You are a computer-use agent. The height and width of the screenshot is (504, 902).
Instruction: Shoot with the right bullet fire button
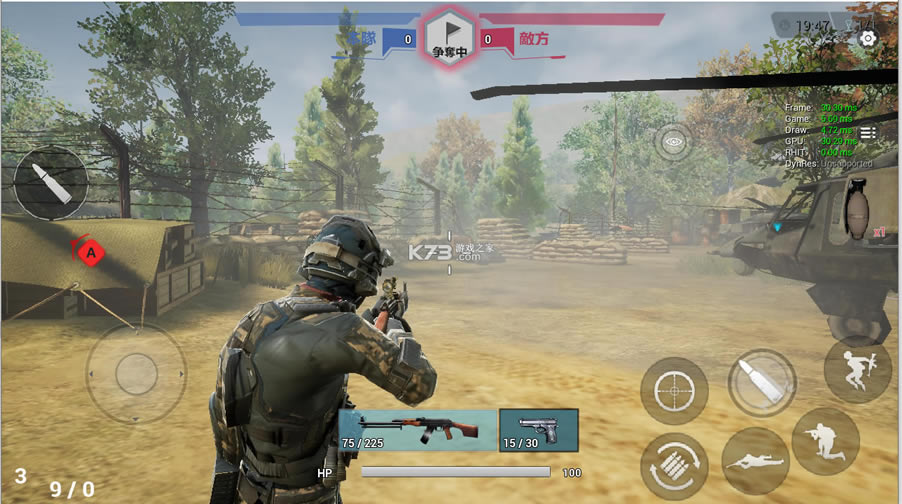(x=762, y=382)
